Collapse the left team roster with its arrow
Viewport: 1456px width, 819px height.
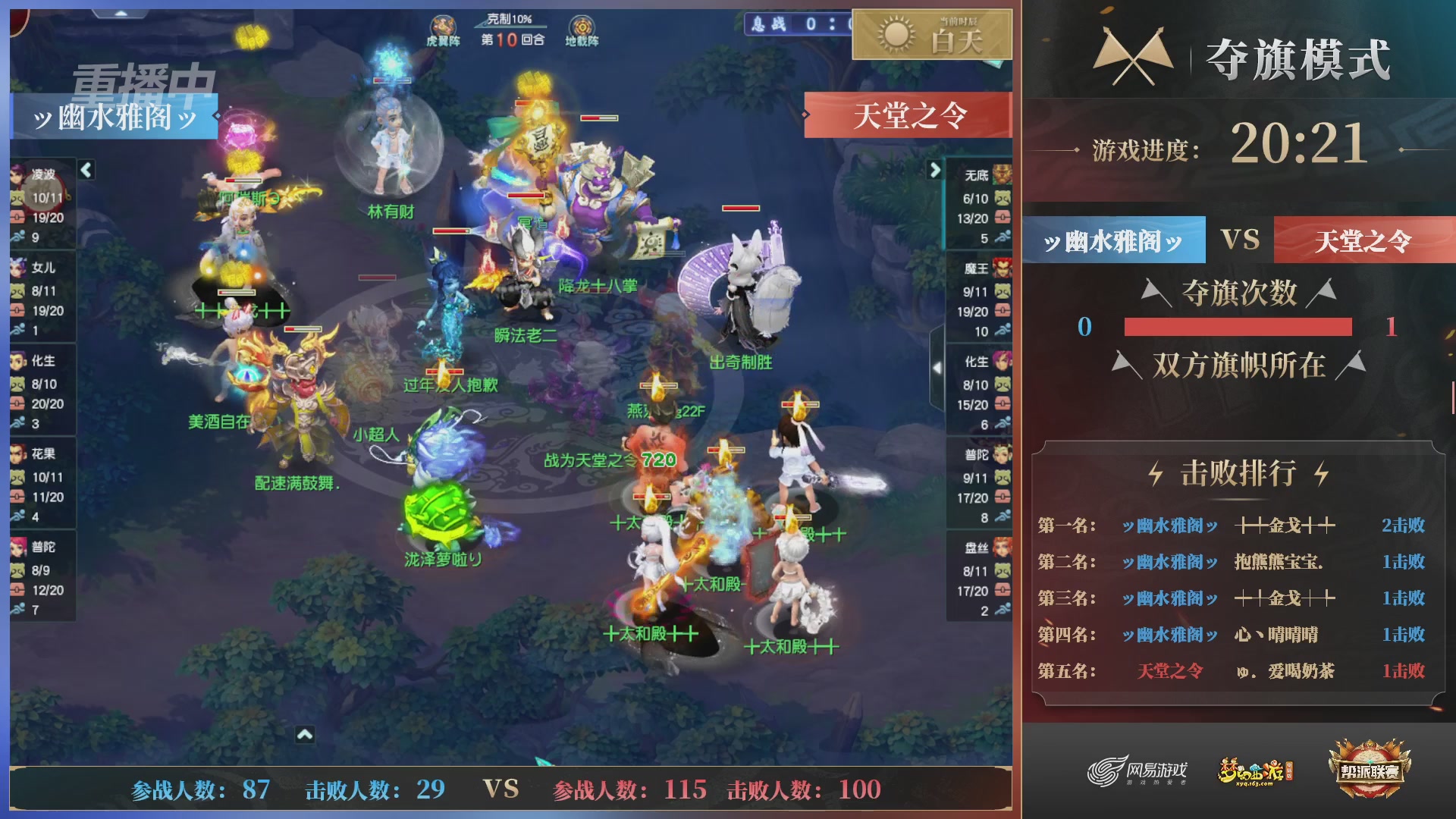[x=86, y=170]
